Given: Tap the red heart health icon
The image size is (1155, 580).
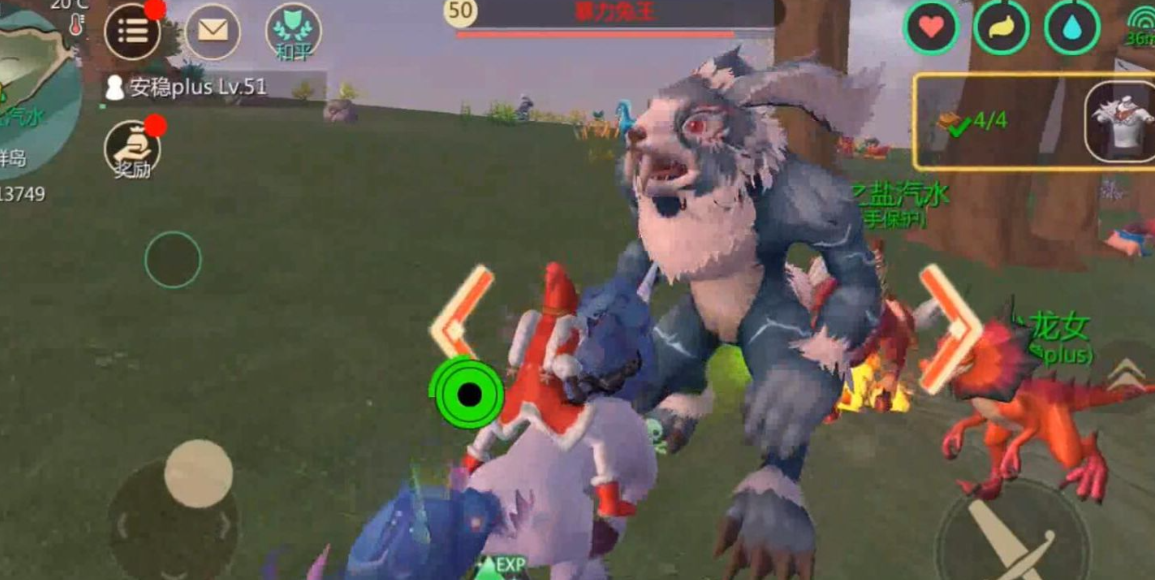Looking at the screenshot, I should coord(932,27).
